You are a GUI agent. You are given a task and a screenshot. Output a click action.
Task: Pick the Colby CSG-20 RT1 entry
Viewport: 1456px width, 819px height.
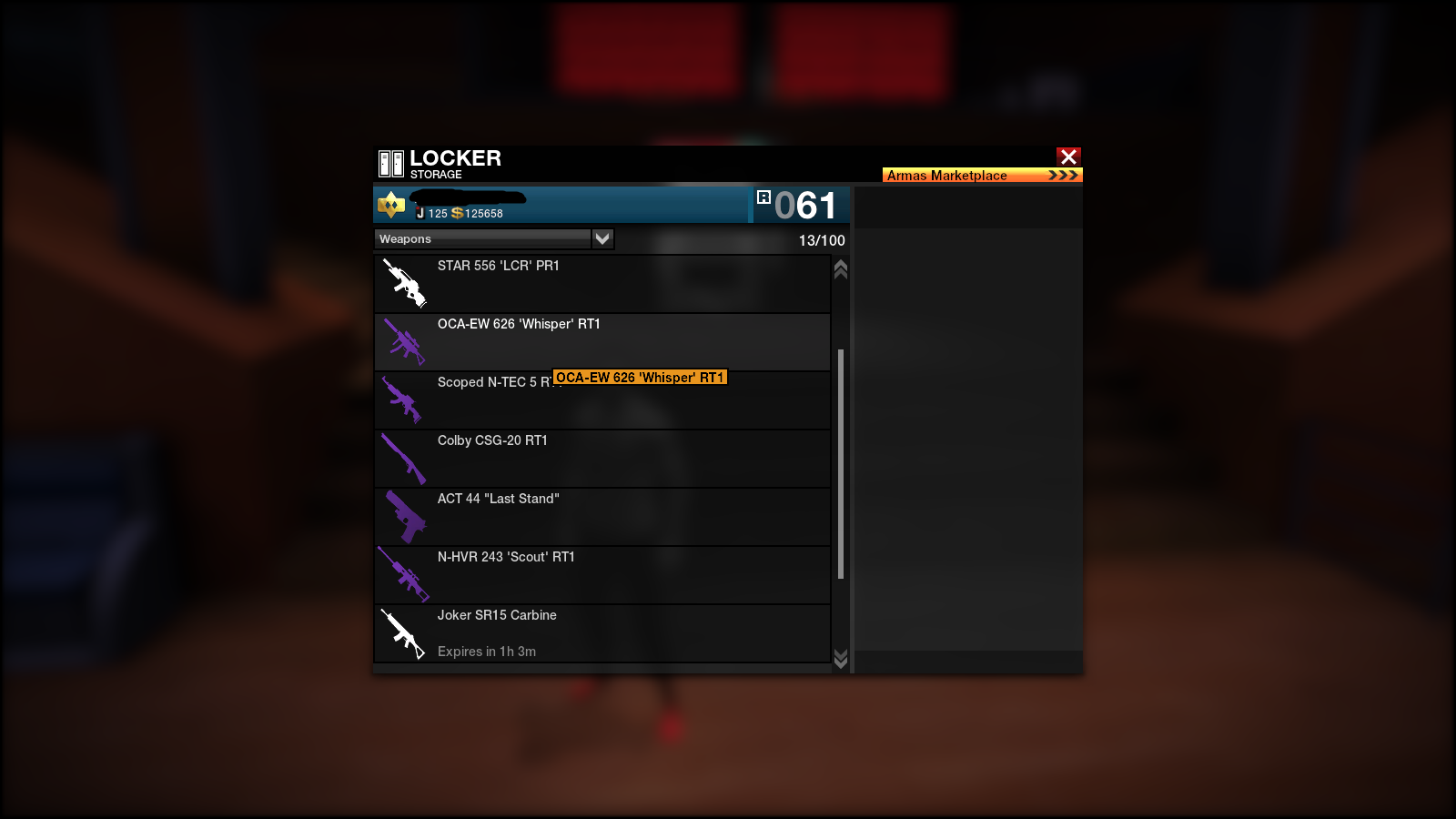(x=602, y=459)
